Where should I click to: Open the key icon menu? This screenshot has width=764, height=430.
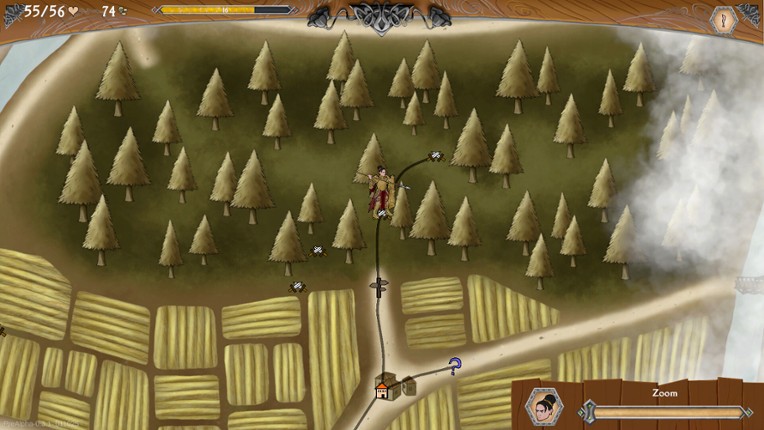722,19
